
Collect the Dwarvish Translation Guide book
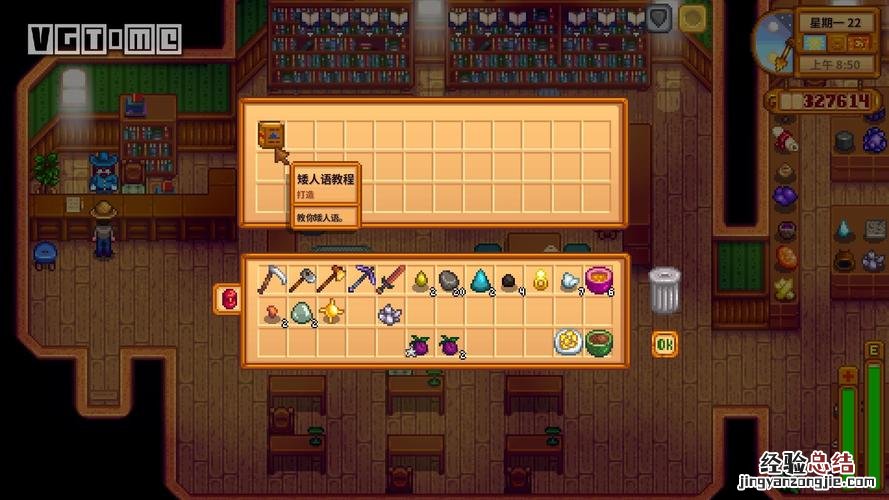coord(271,135)
